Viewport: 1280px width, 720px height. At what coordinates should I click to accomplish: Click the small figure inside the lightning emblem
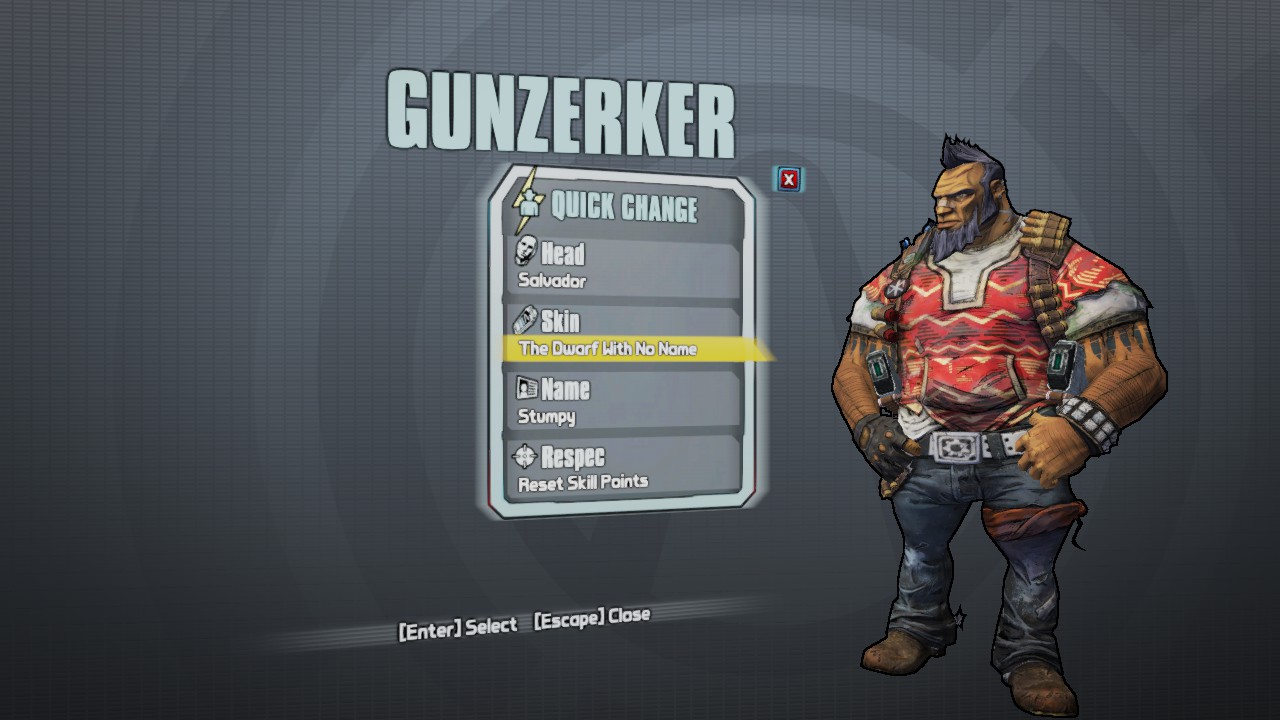[x=530, y=204]
